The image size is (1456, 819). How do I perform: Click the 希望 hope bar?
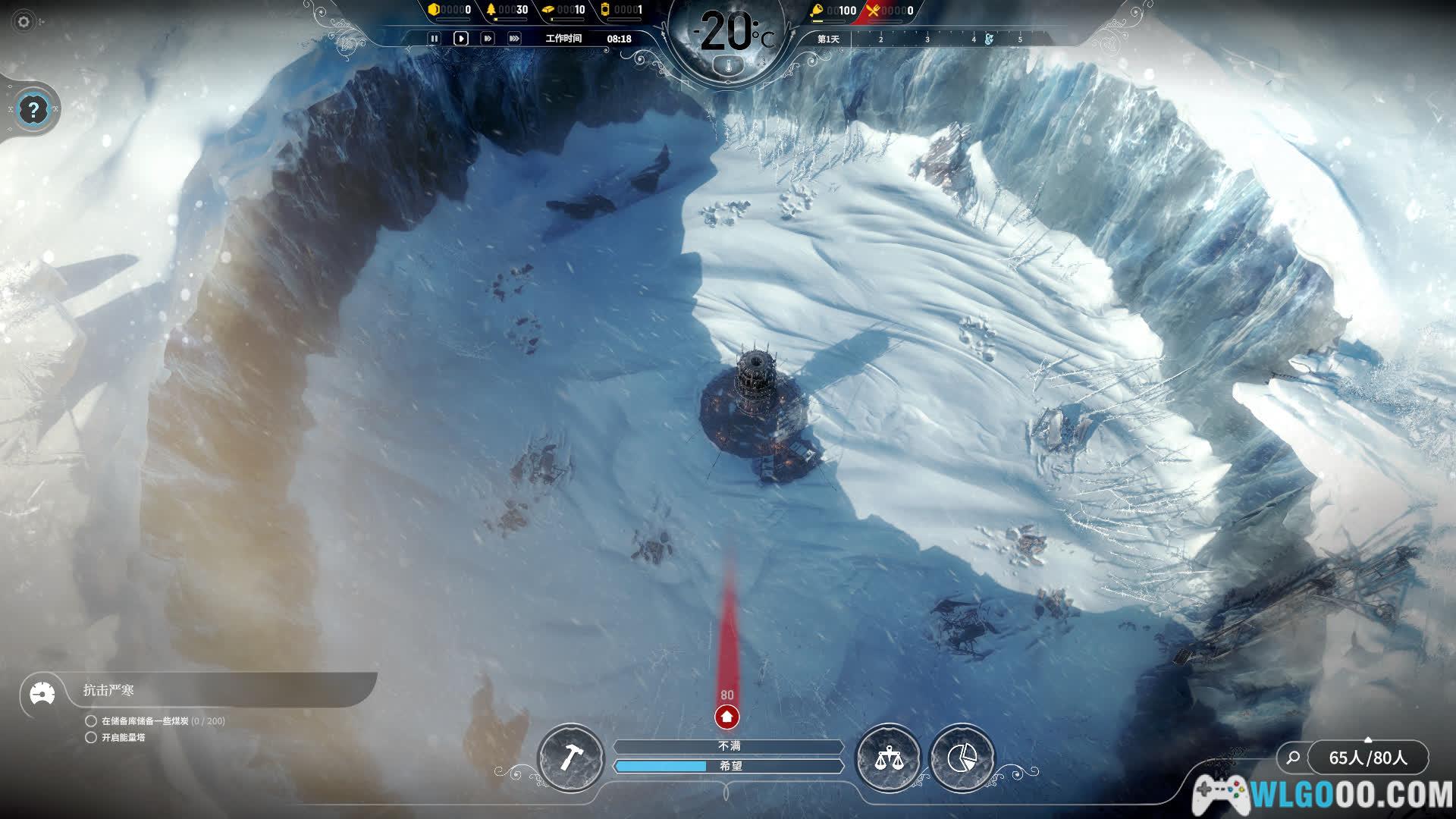tap(729, 766)
